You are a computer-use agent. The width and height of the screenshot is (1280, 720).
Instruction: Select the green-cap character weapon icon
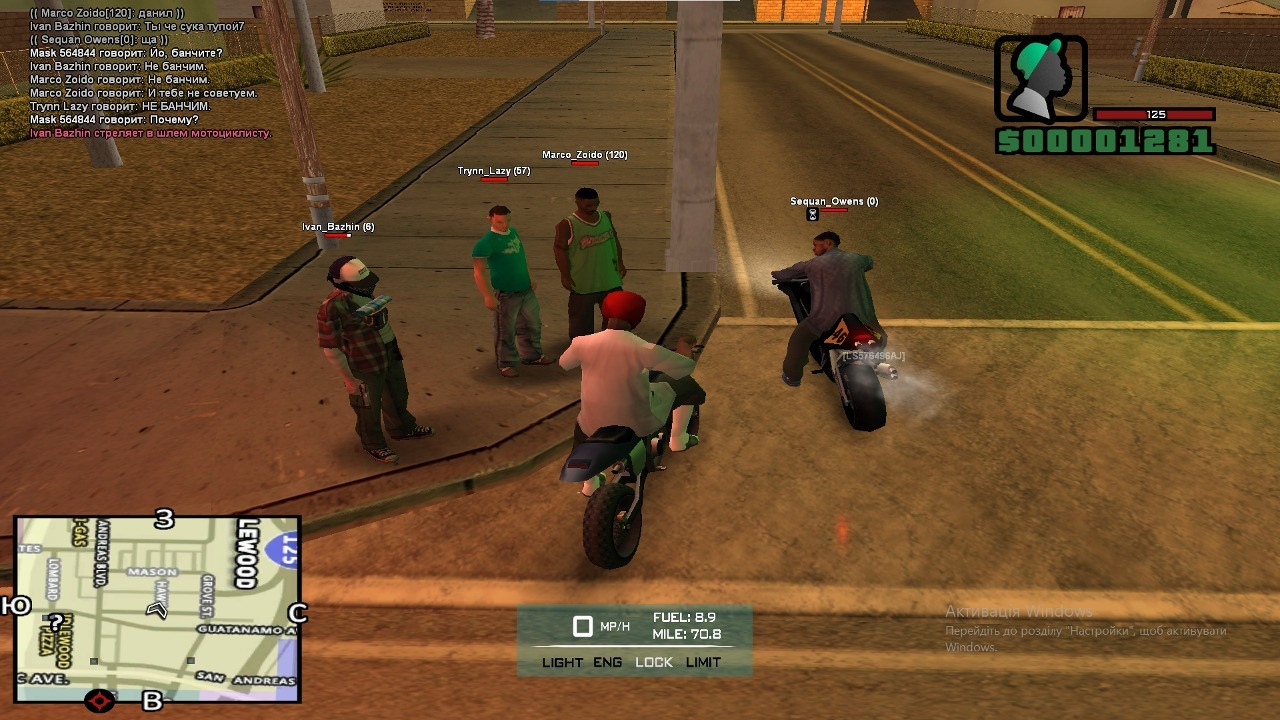click(1040, 79)
